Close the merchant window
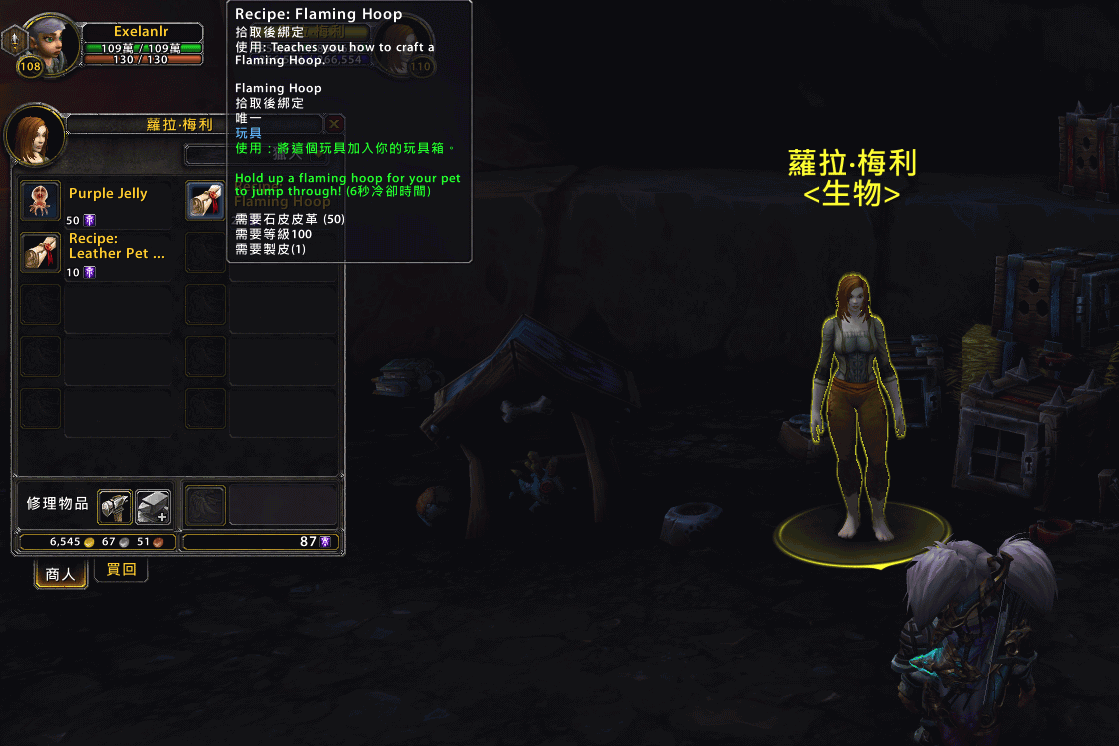Screen dimensions: 1119x746 coord(334,124)
